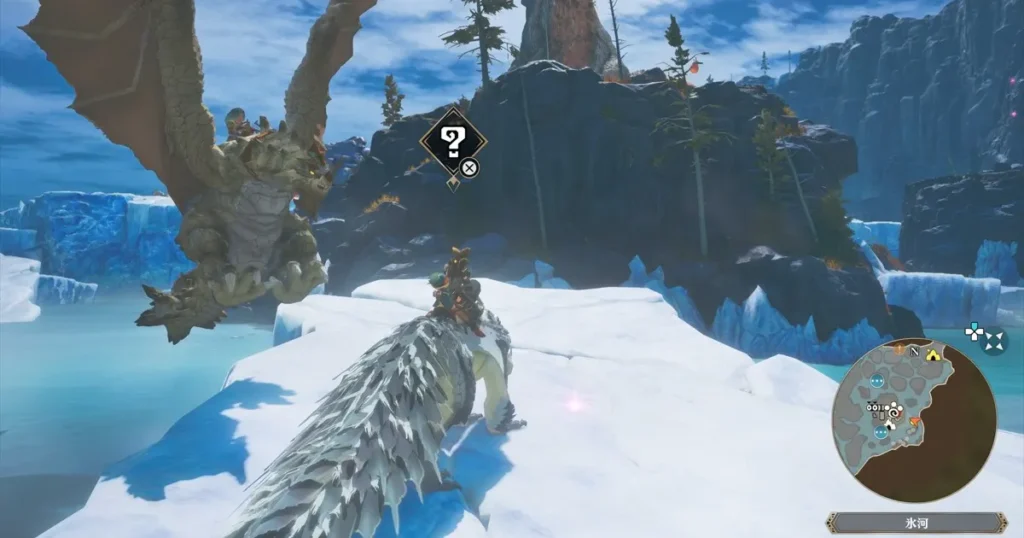
Task: Click the white spiral icon on minimap
Action: [x=895, y=410]
